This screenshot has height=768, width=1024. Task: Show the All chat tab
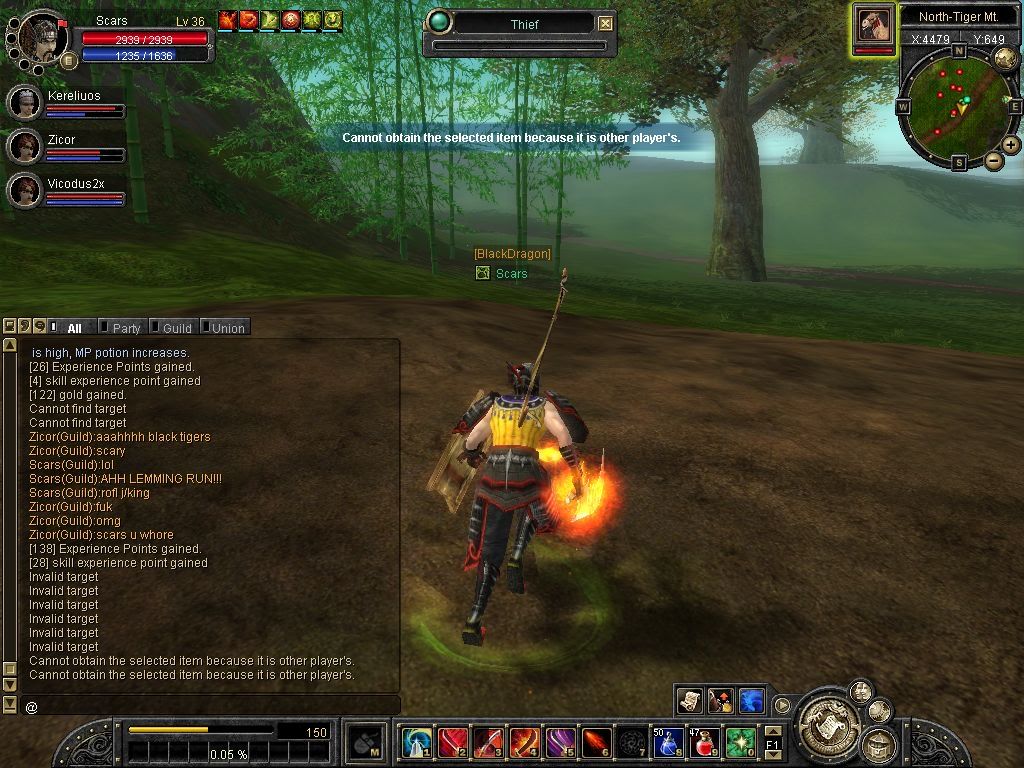pyautogui.click(x=74, y=328)
